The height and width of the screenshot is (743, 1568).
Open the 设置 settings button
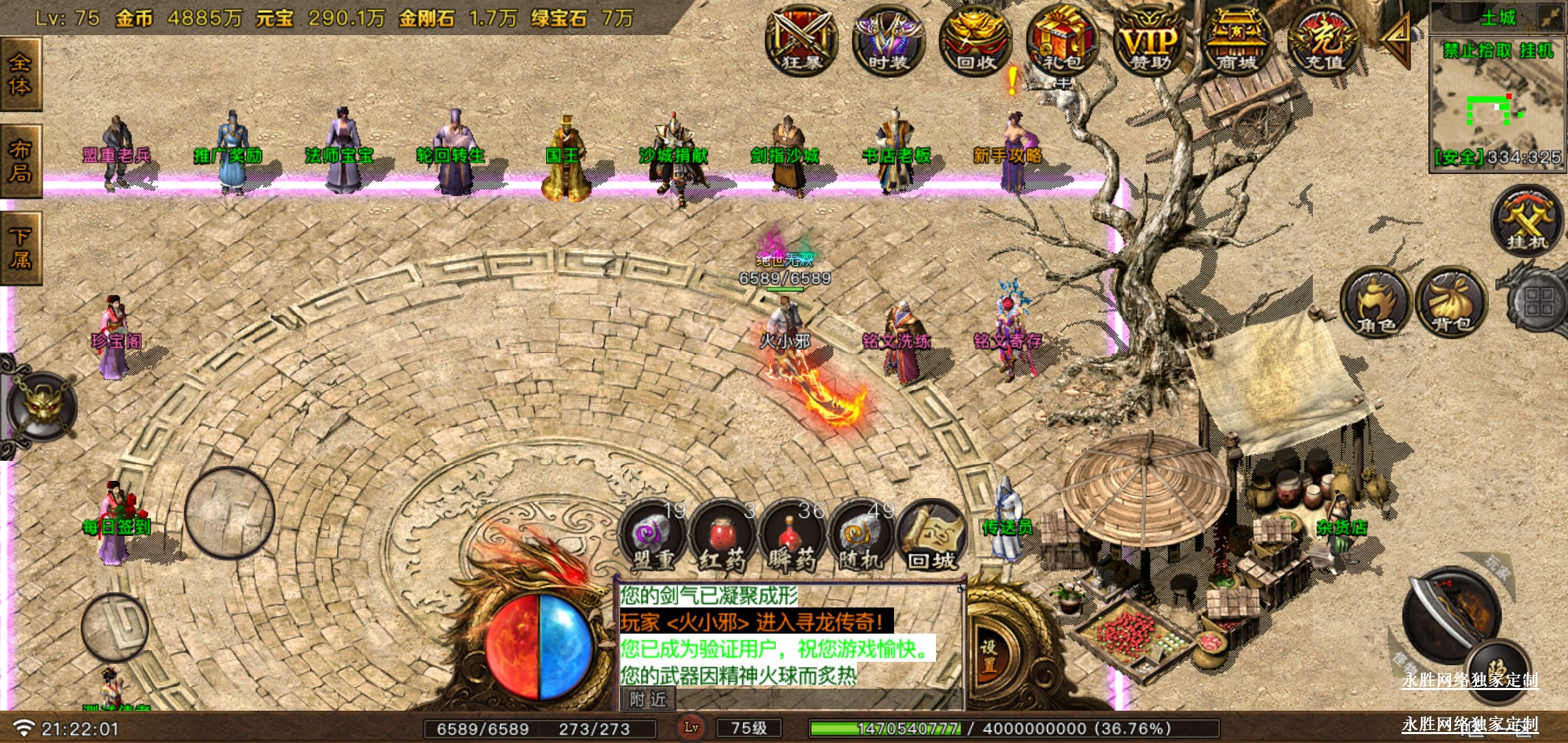coord(989,656)
